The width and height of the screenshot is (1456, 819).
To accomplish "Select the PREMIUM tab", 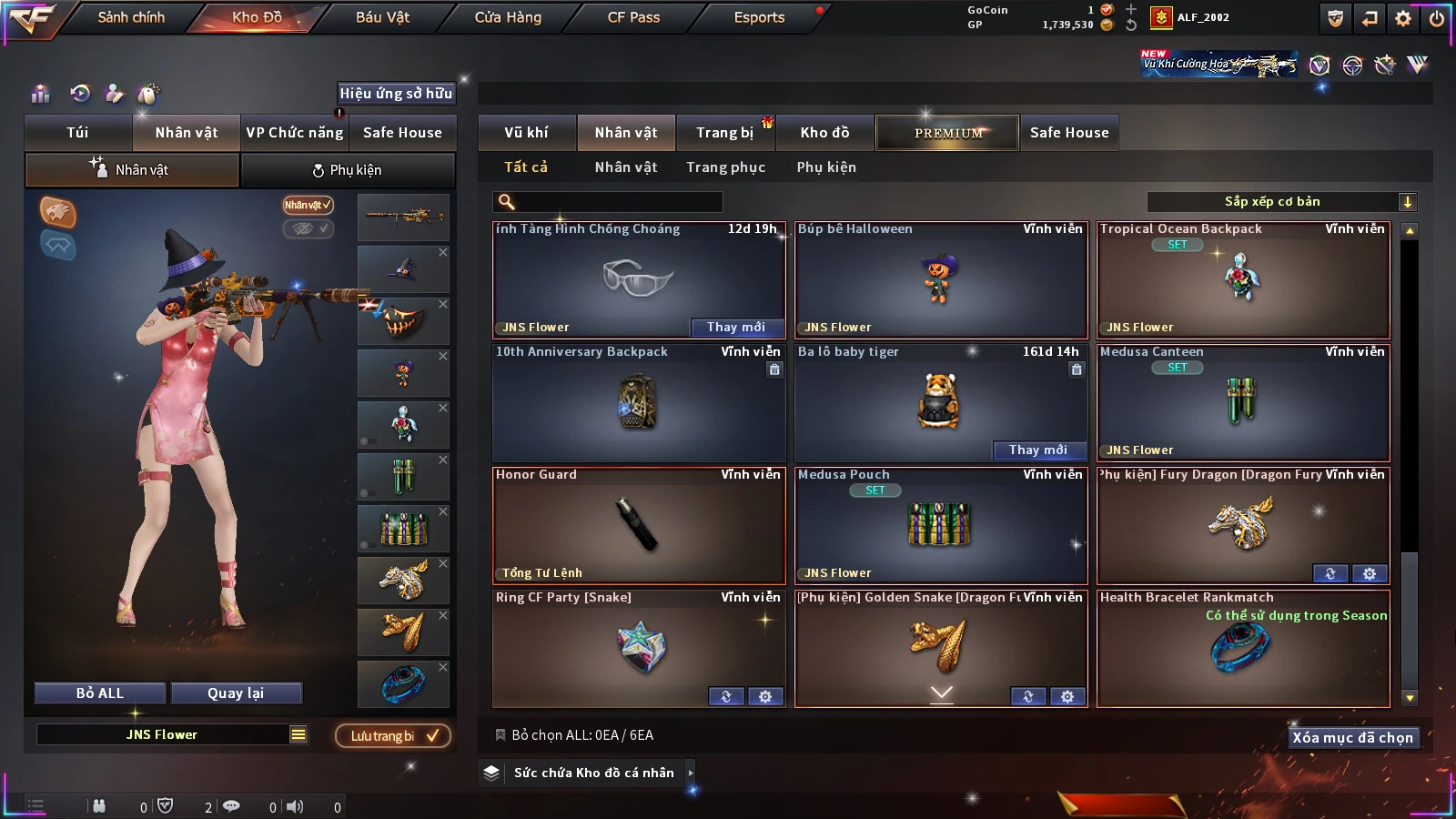I will [947, 133].
